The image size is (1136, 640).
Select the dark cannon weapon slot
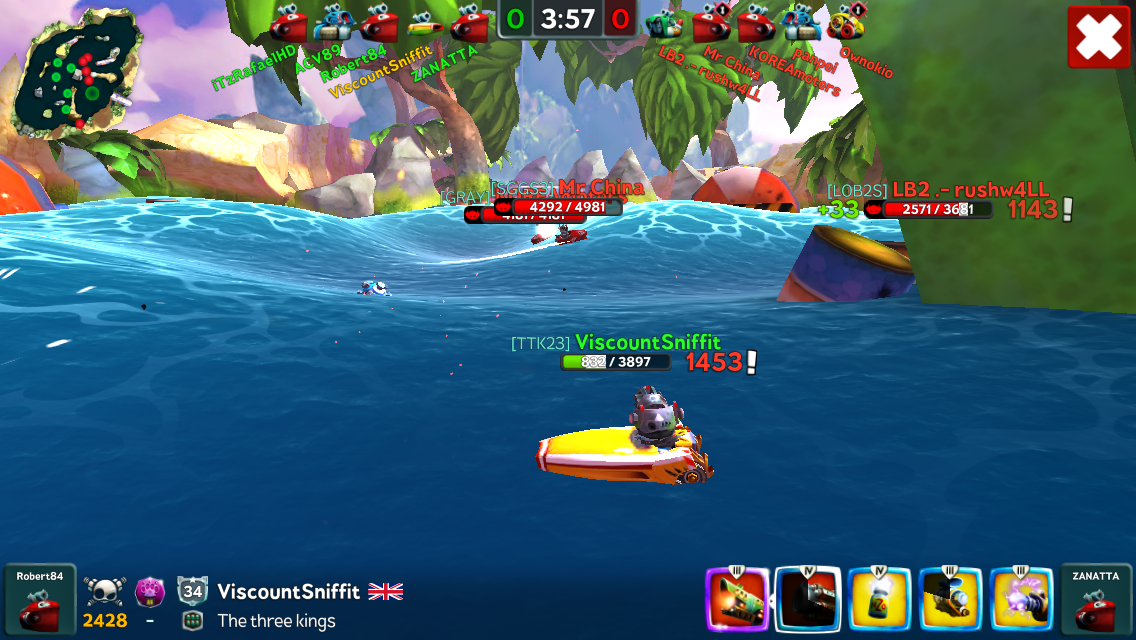click(x=808, y=599)
